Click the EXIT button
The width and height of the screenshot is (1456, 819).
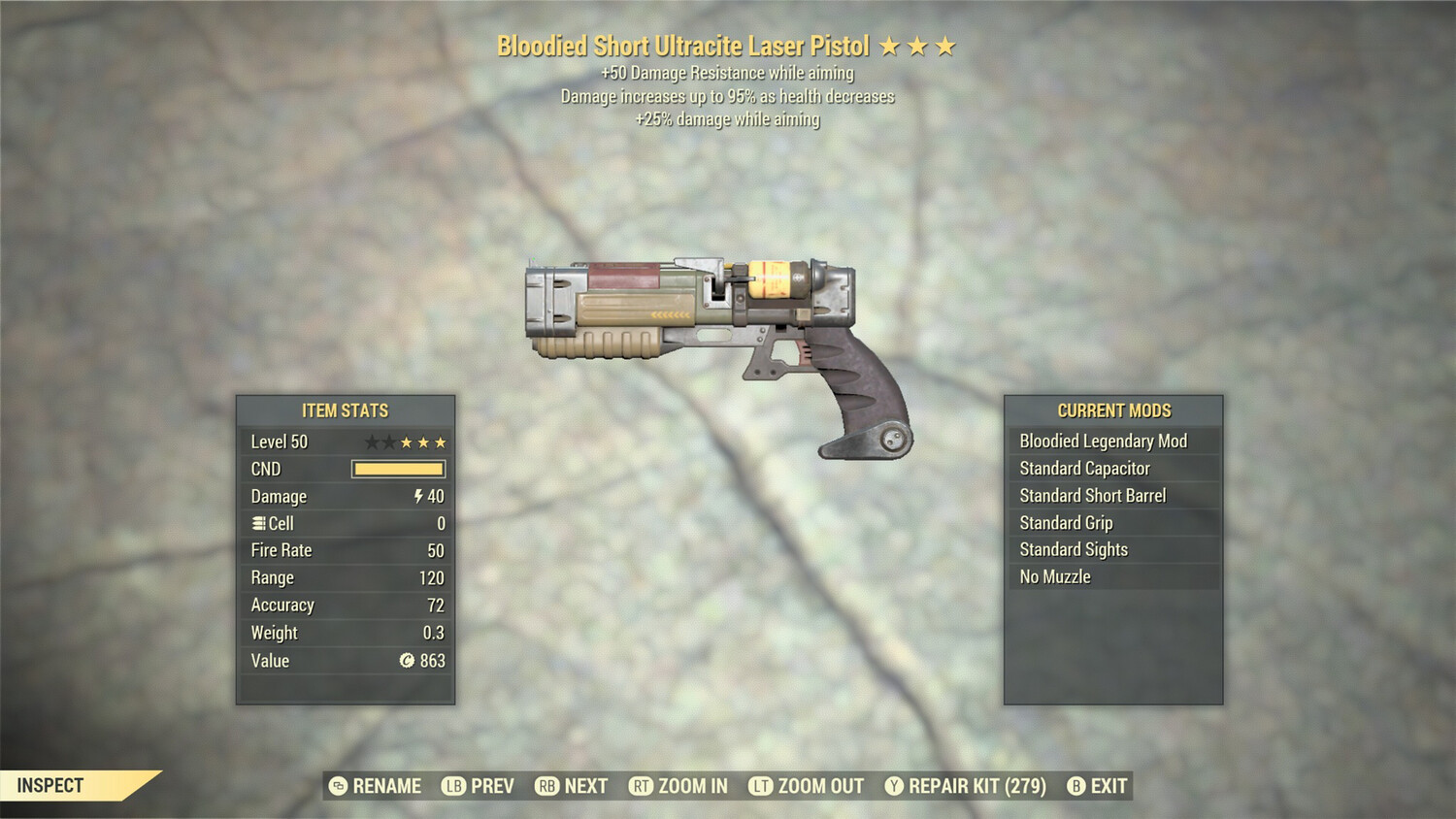[x=1109, y=786]
